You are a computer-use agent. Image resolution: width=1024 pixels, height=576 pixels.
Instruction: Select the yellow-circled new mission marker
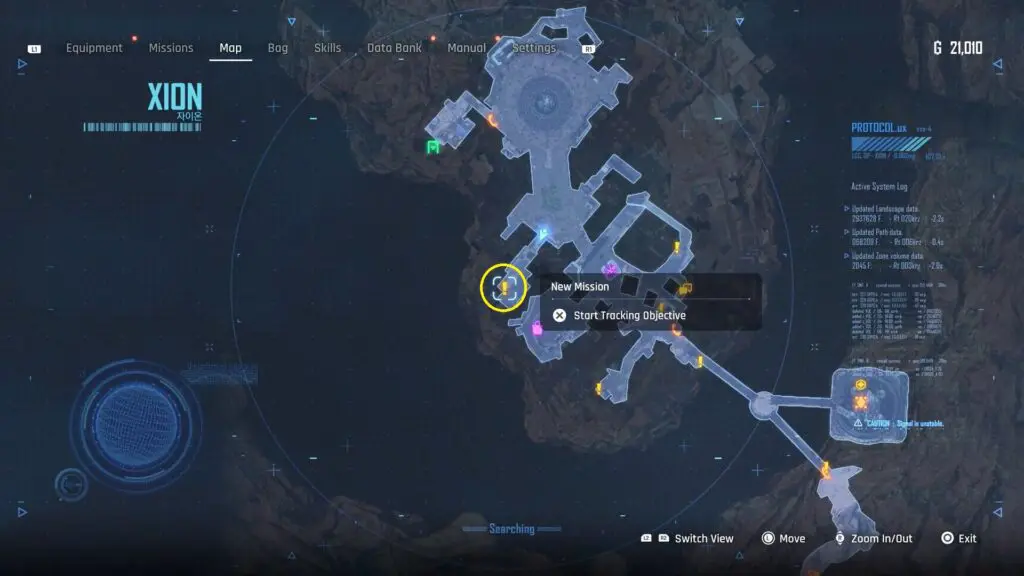pyautogui.click(x=504, y=288)
